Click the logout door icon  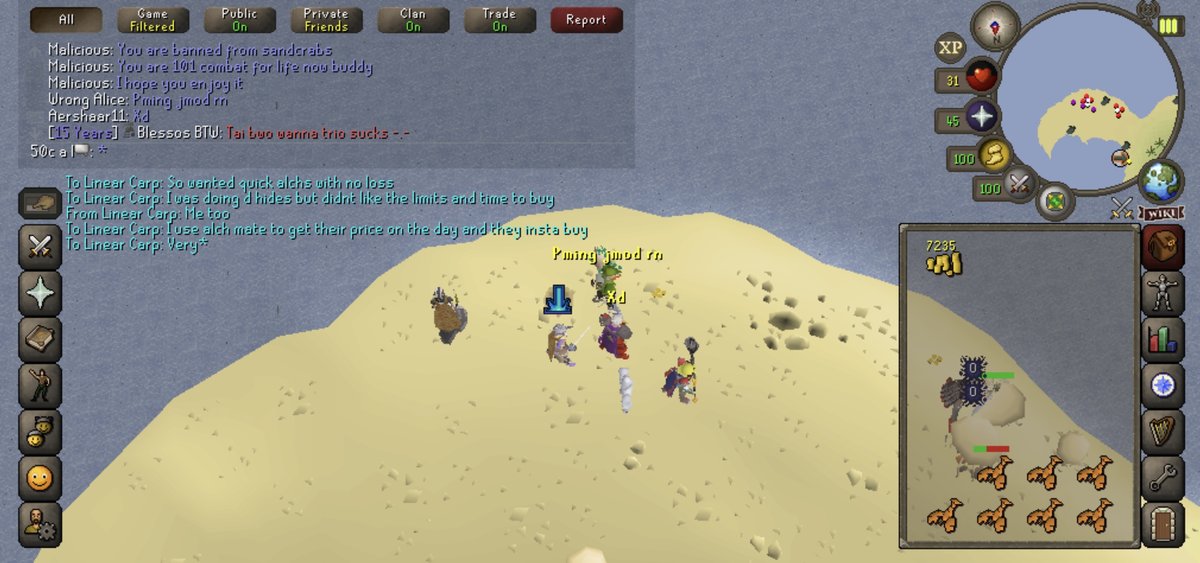1162,523
